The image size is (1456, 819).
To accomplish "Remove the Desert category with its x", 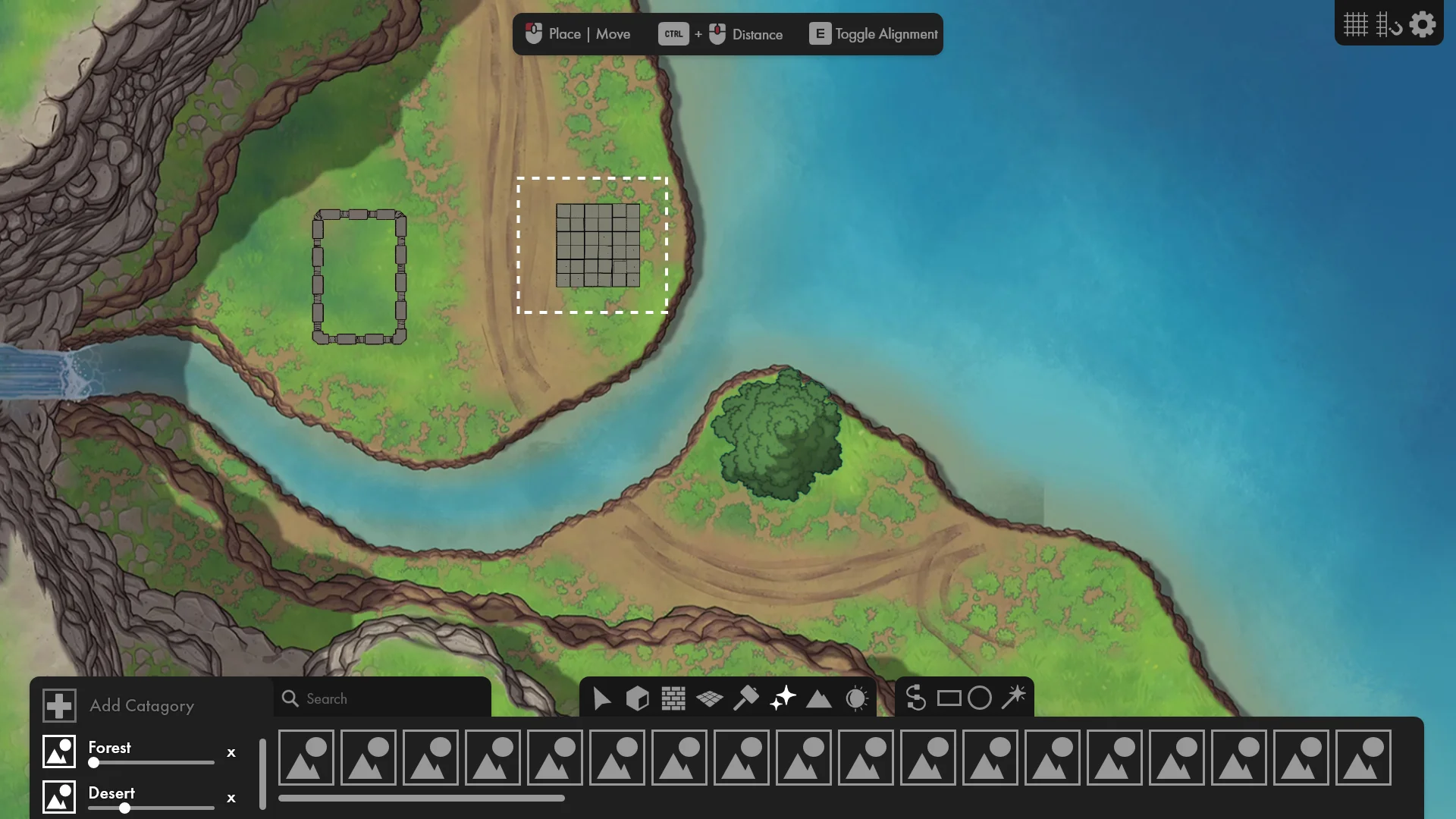I will [231, 799].
